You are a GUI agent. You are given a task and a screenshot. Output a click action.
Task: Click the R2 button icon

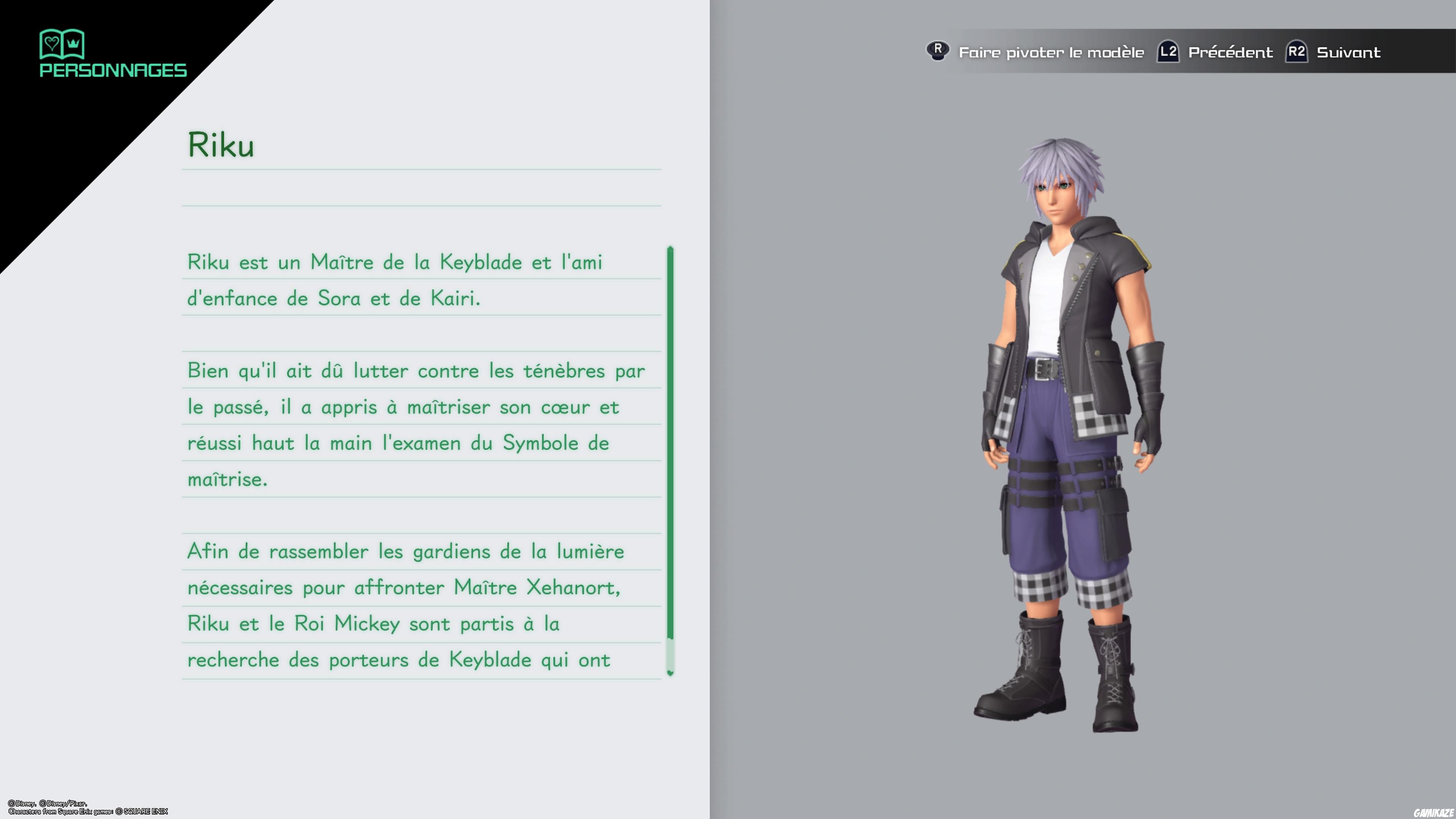coord(1297,52)
